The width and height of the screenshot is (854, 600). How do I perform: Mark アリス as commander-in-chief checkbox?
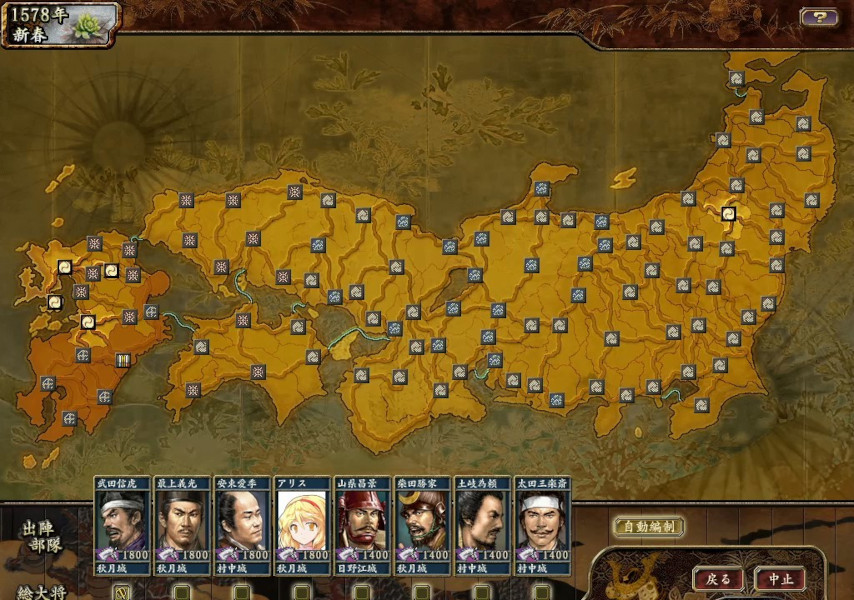302,592
